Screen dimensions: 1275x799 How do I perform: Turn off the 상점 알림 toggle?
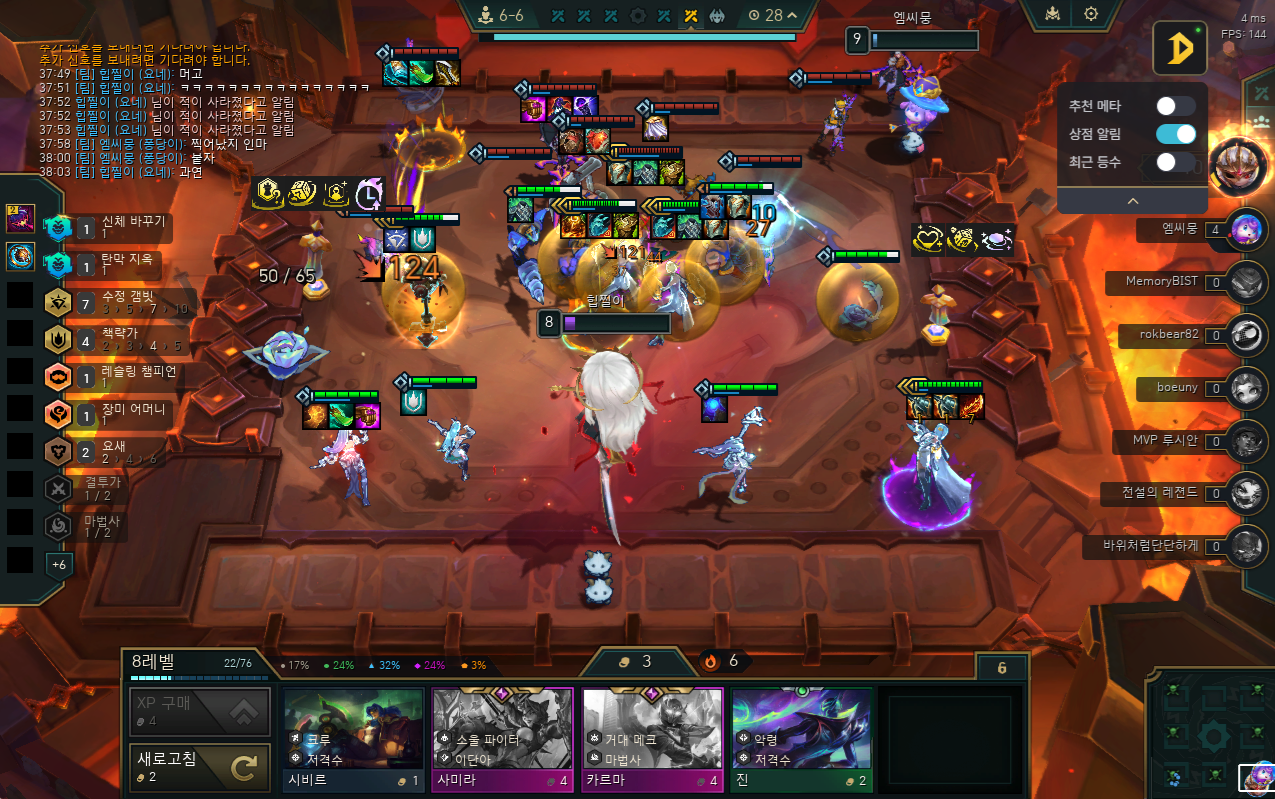pyautogui.click(x=1175, y=134)
